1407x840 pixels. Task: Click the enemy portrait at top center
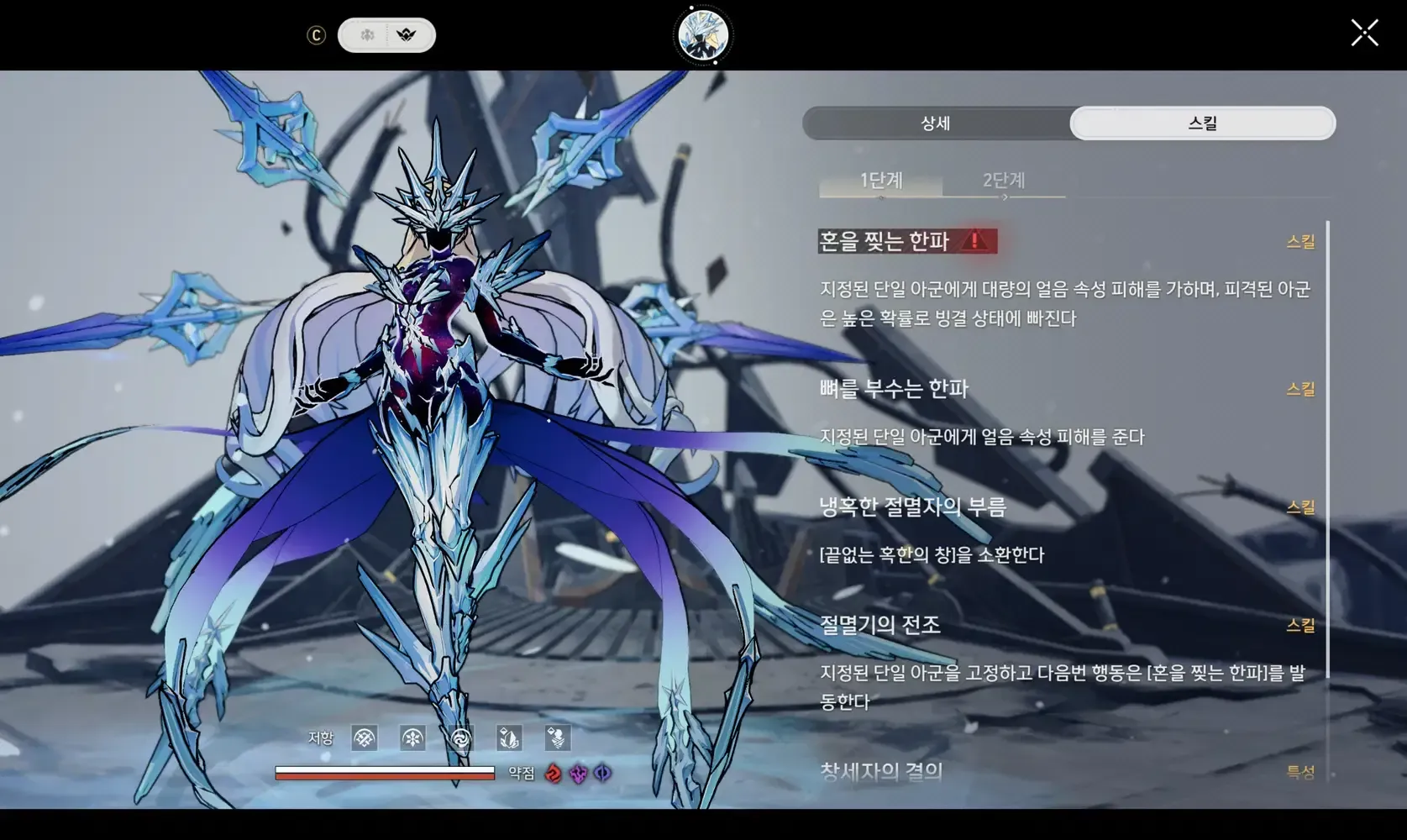pyautogui.click(x=702, y=34)
